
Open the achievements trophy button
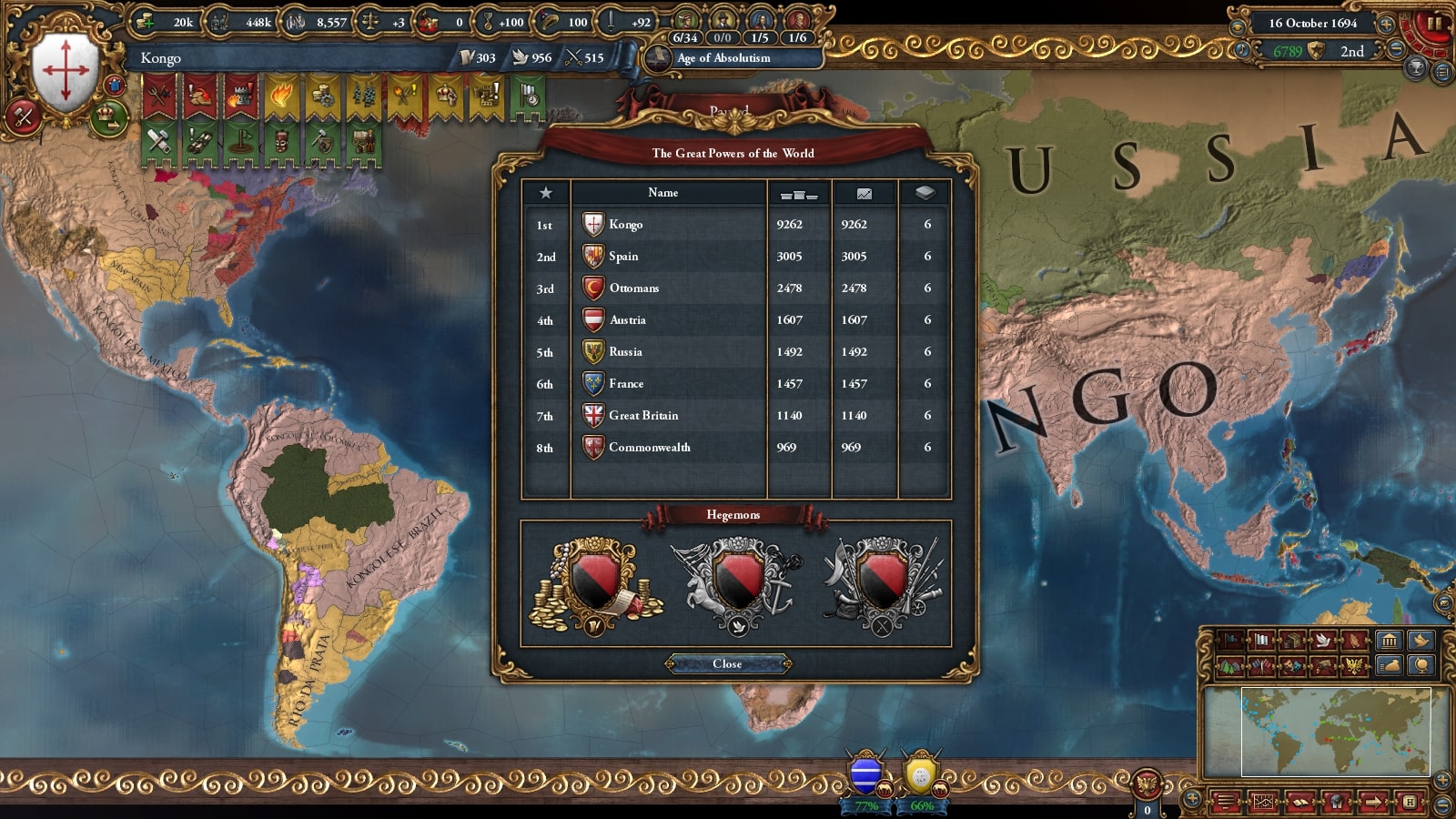tap(1416, 69)
